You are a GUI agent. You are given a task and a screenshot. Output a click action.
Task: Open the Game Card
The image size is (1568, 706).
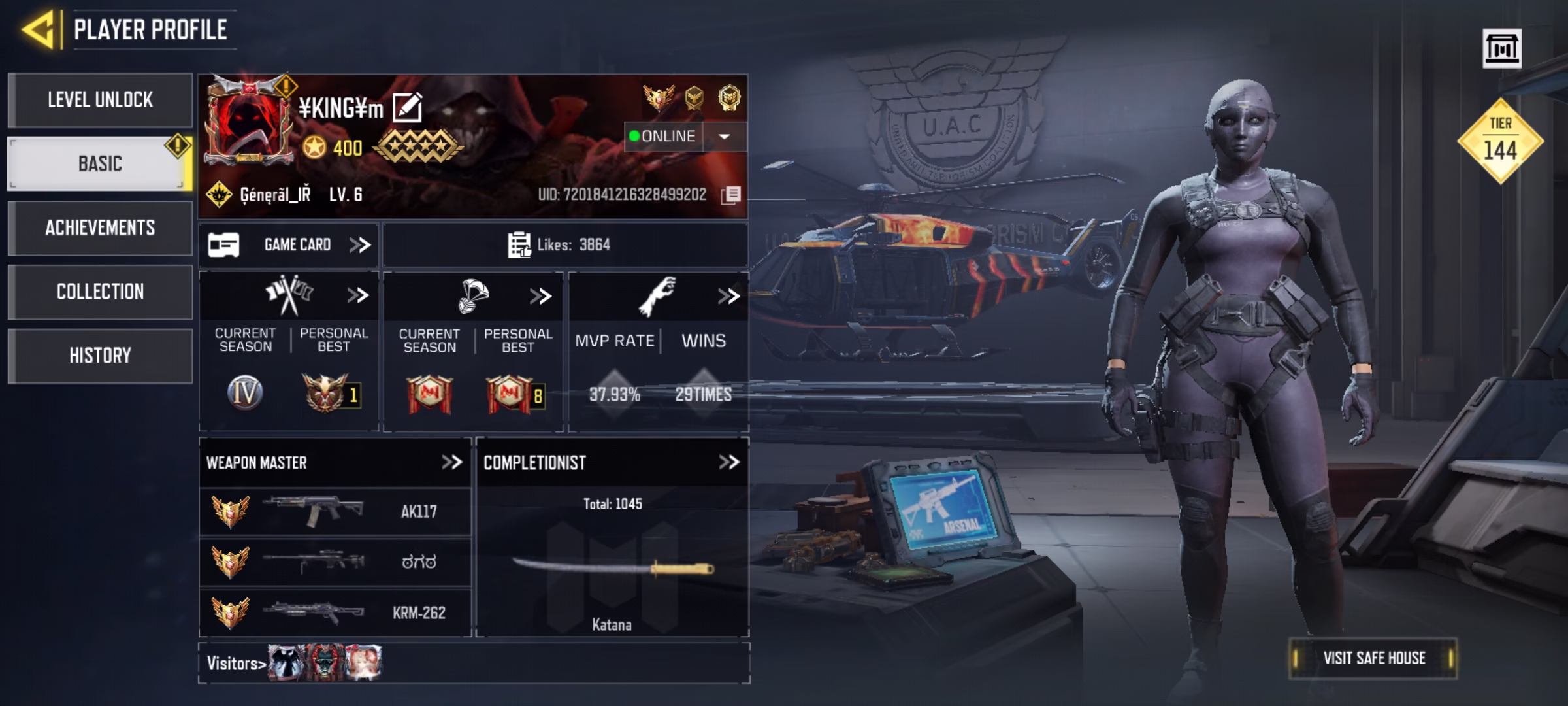pos(289,245)
